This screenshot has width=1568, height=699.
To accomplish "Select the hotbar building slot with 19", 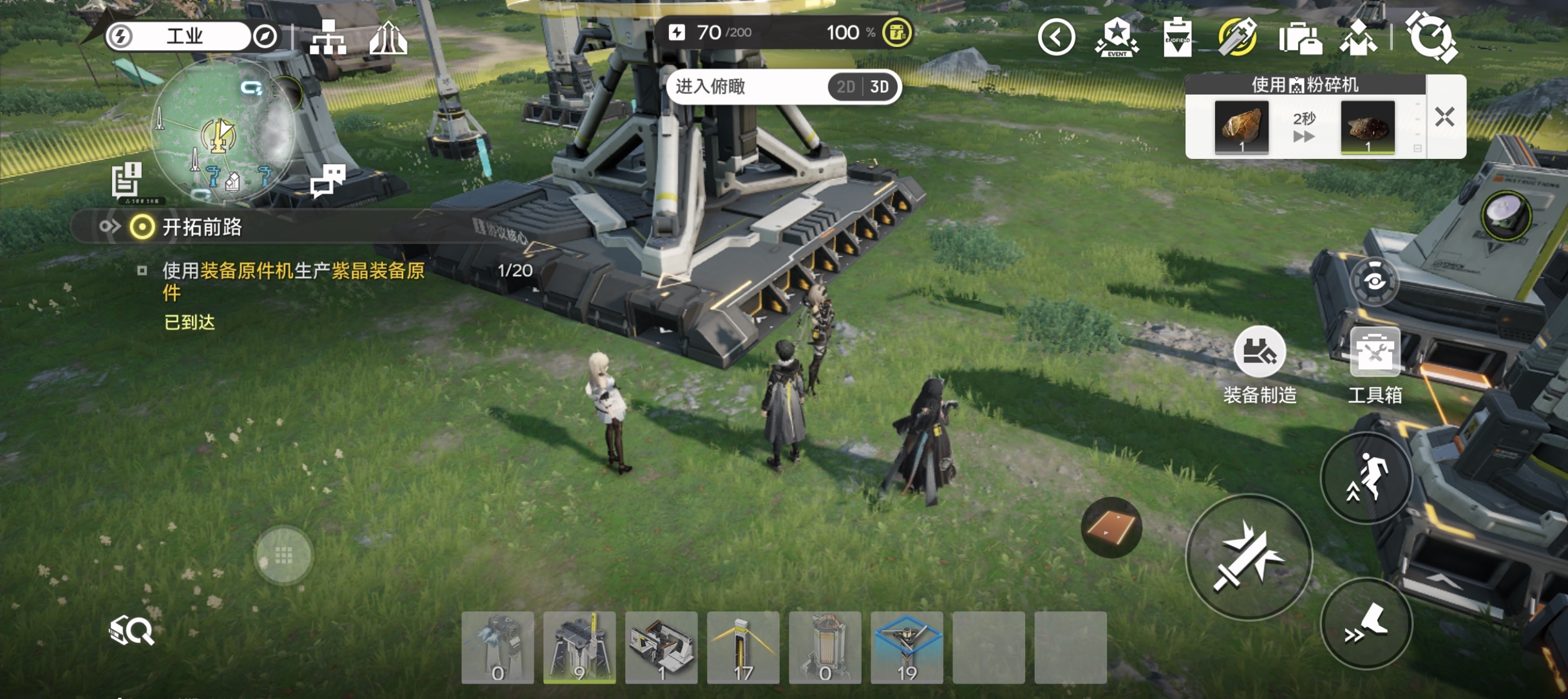I will click(x=907, y=648).
